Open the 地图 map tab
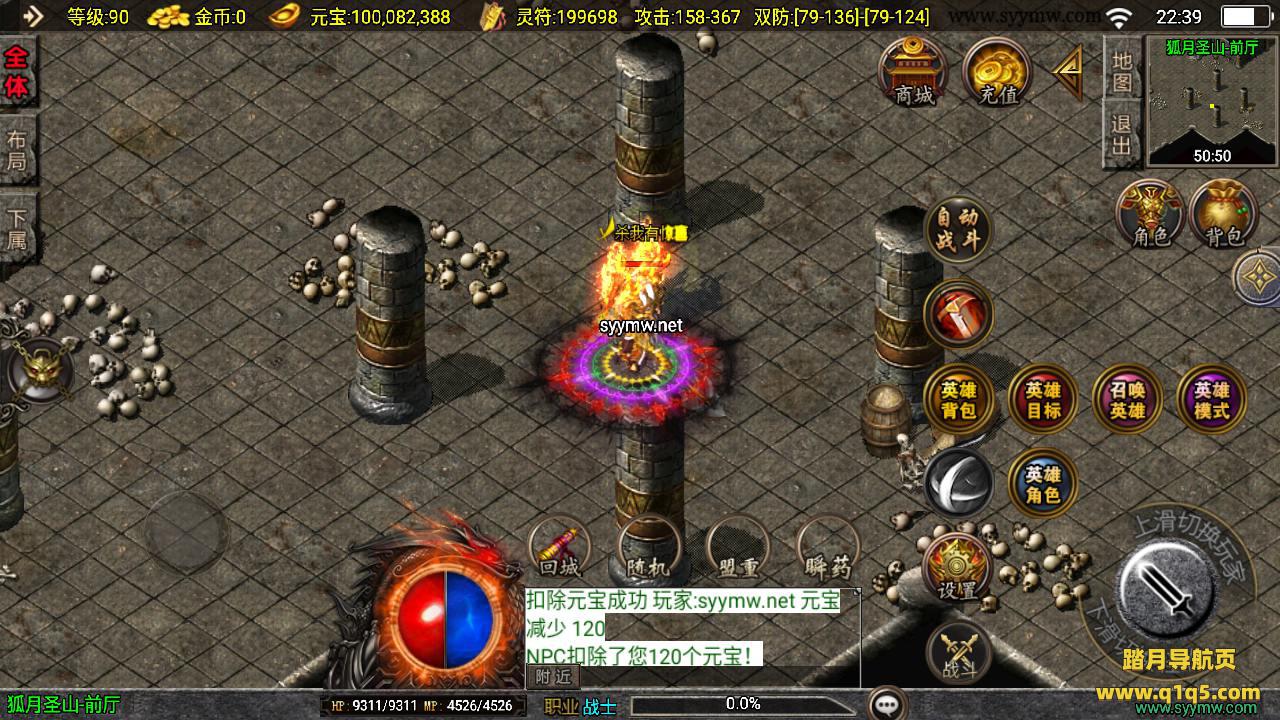Viewport: 1280px width, 720px height. point(1122,70)
